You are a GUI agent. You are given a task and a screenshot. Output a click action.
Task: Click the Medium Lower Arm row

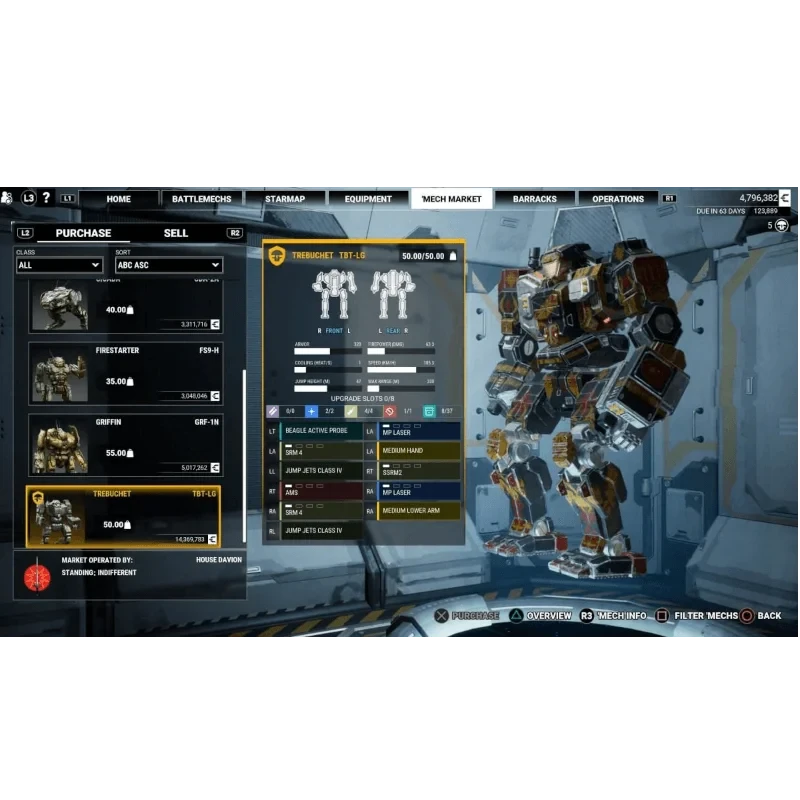(419, 511)
